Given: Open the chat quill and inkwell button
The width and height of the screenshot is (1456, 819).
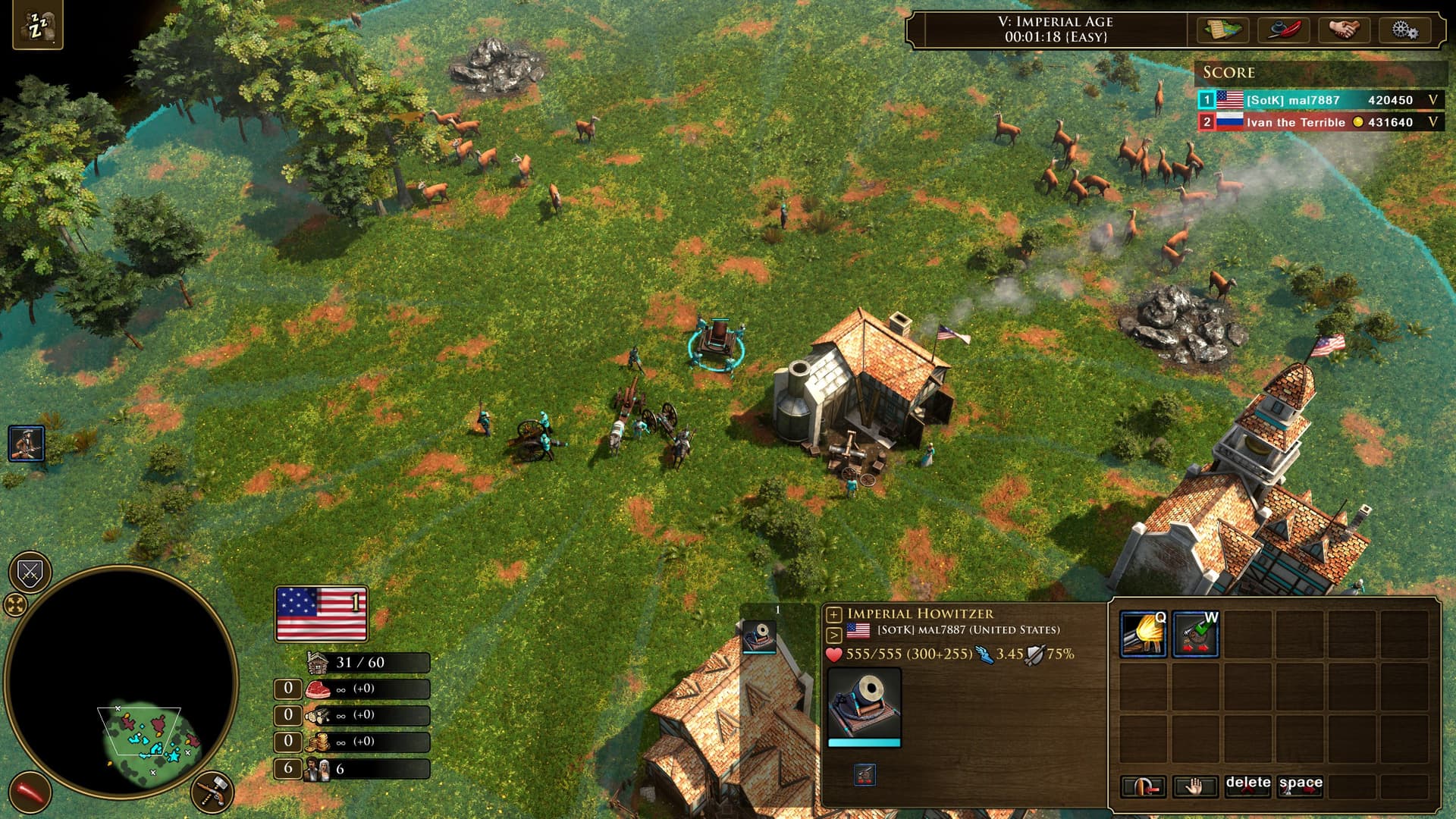Looking at the screenshot, I should pyautogui.click(x=1284, y=30).
